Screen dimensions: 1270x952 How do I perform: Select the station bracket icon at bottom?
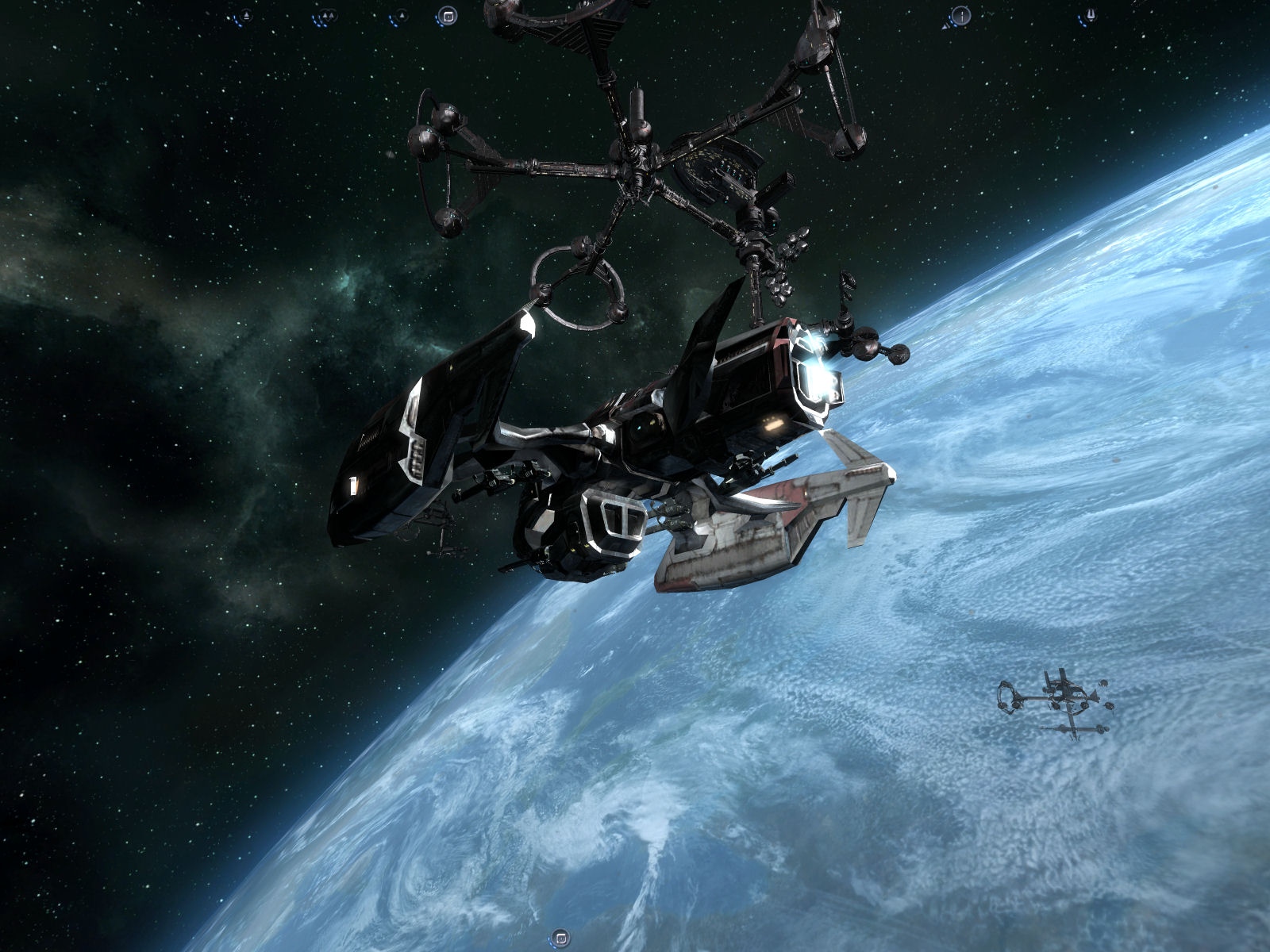click(x=561, y=938)
